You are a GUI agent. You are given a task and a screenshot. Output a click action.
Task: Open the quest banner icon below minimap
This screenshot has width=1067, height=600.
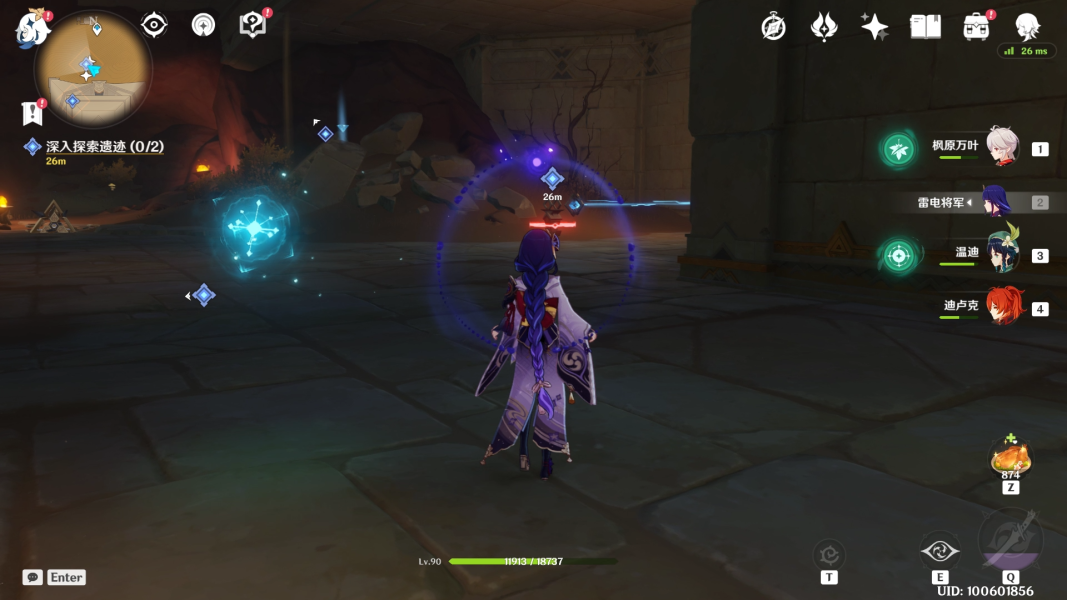click(x=31, y=112)
